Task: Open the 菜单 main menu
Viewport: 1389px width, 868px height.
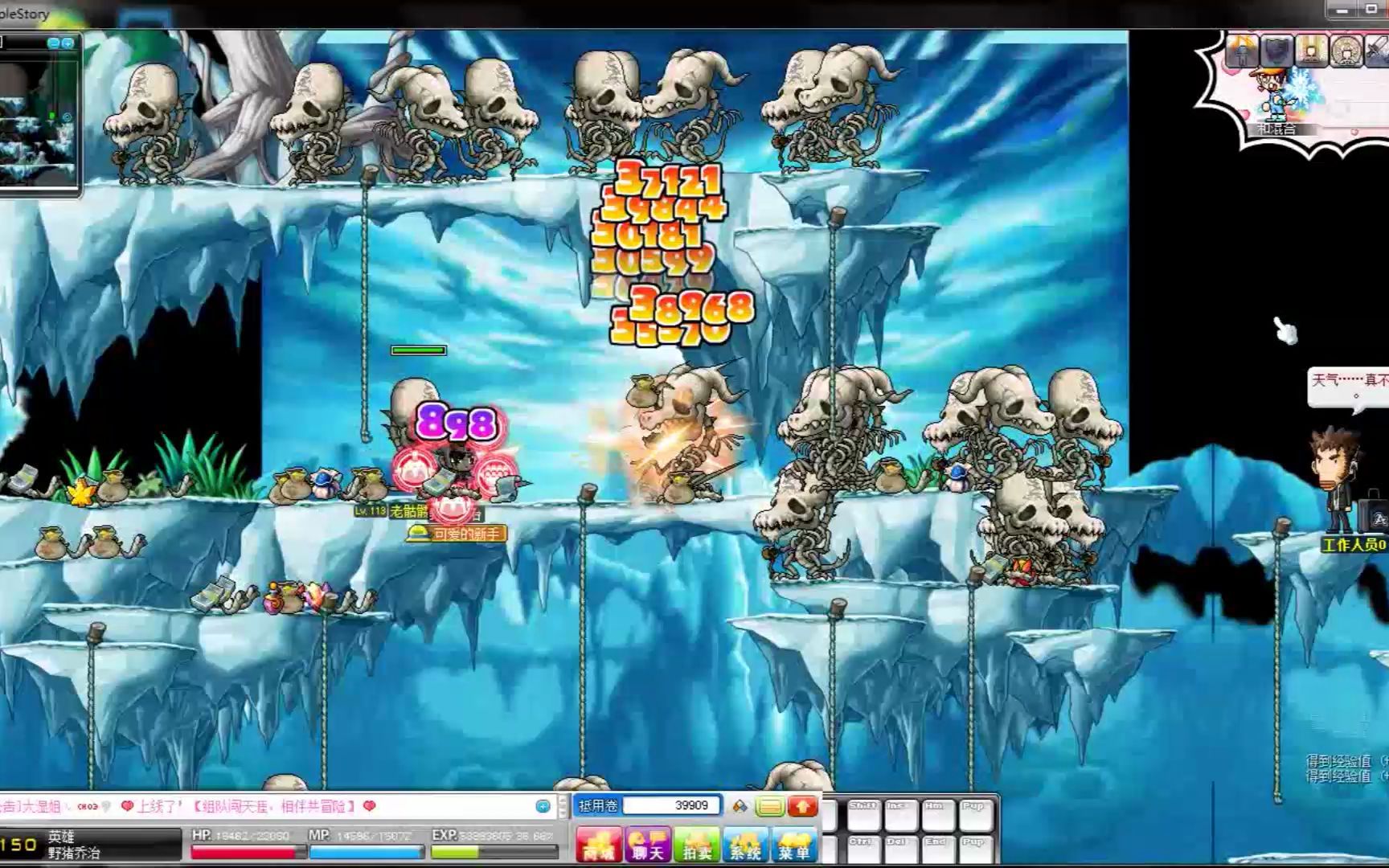Action: pyautogui.click(x=794, y=844)
